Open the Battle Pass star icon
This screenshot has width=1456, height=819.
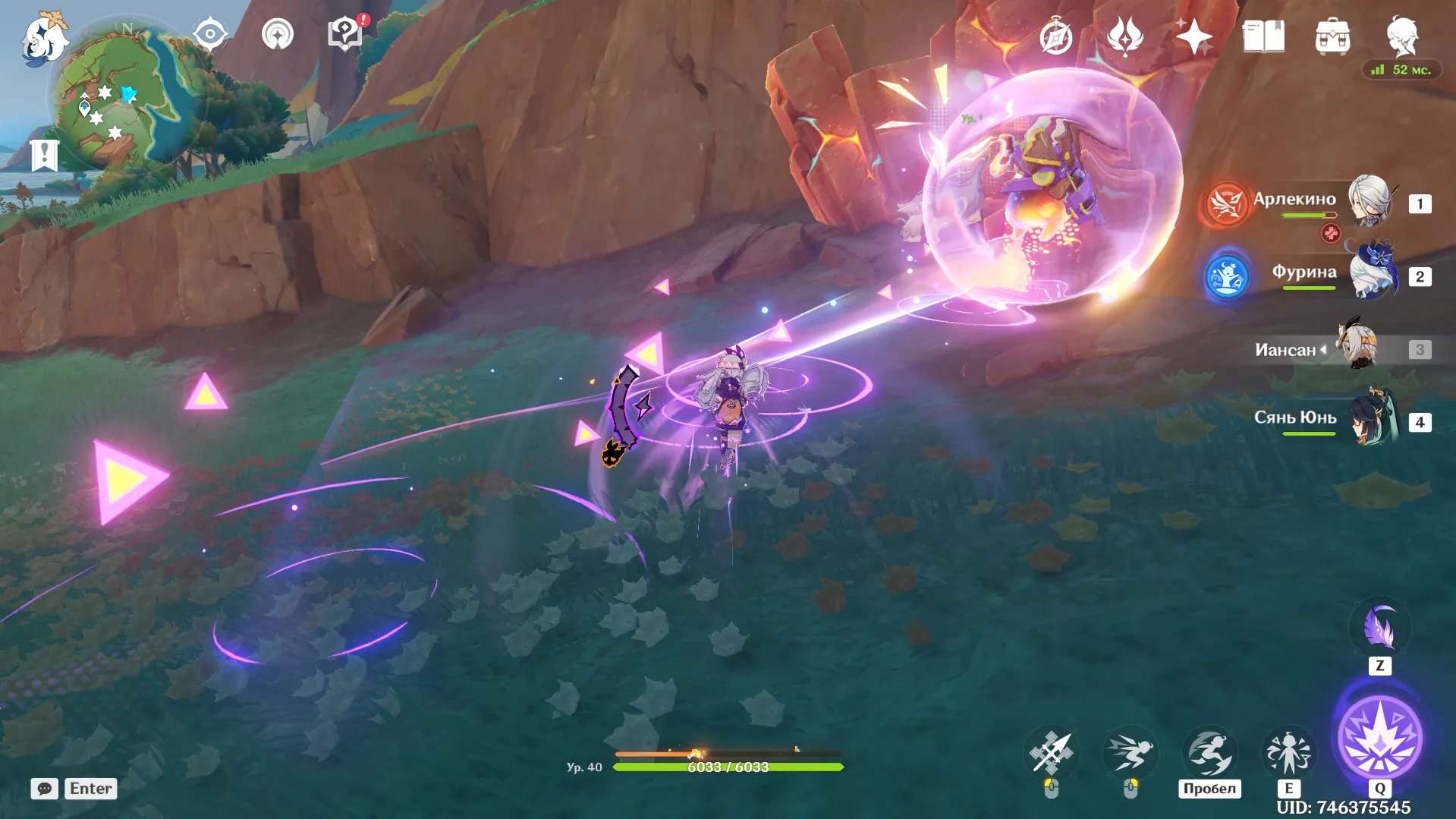pos(1193,36)
